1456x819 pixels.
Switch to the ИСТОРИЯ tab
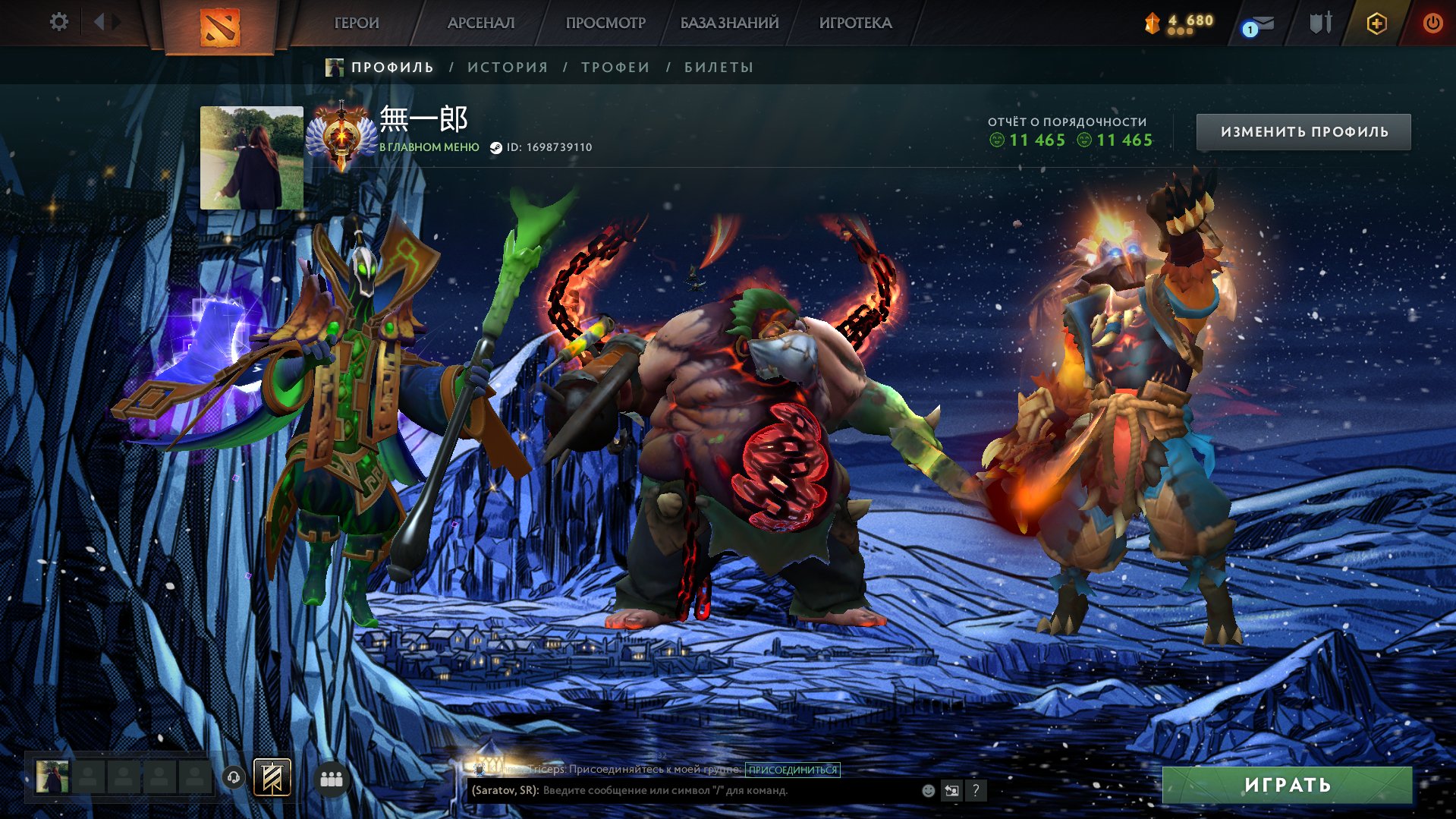click(508, 68)
